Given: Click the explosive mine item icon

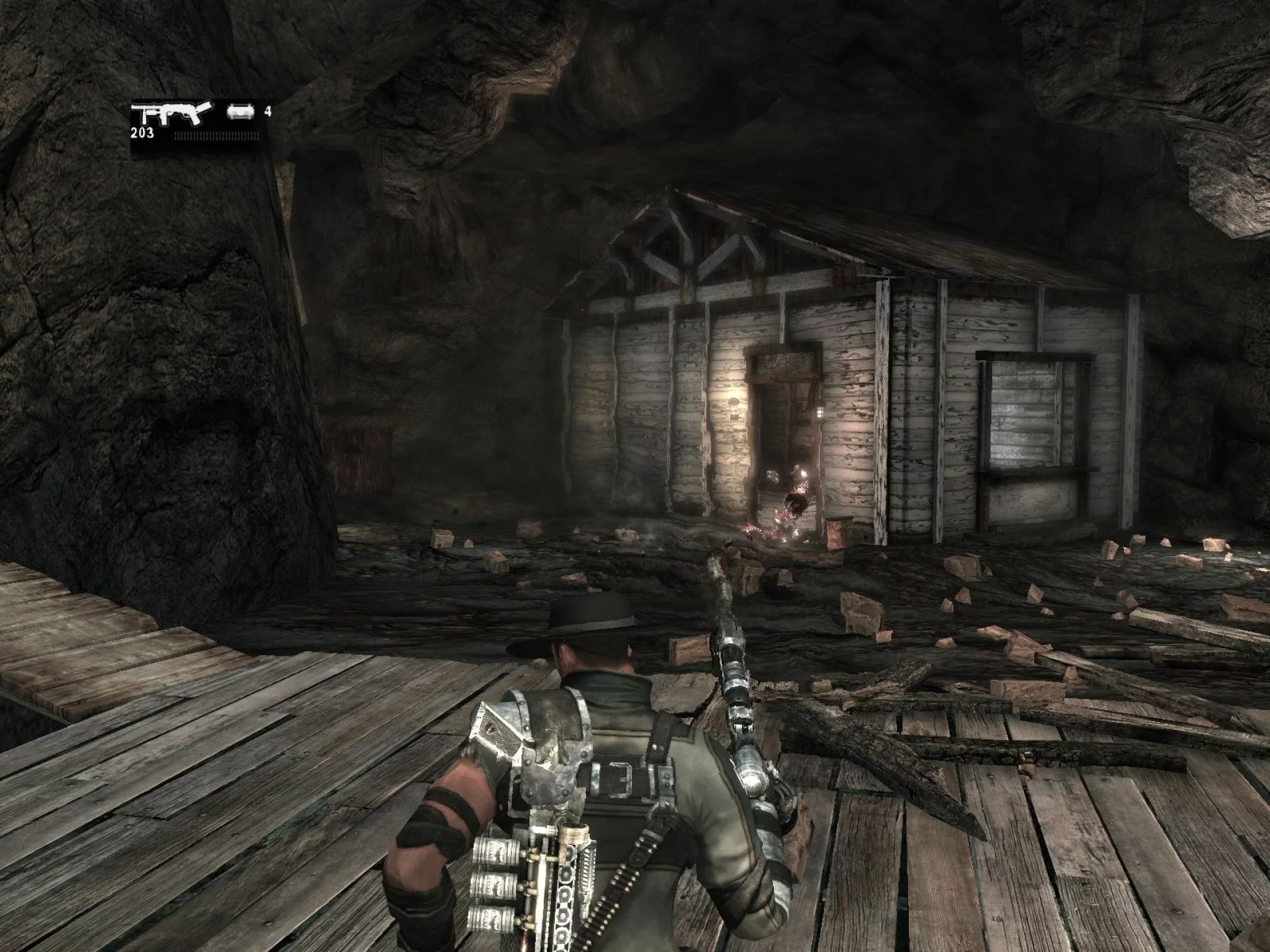Looking at the screenshot, I should point(240,112).
